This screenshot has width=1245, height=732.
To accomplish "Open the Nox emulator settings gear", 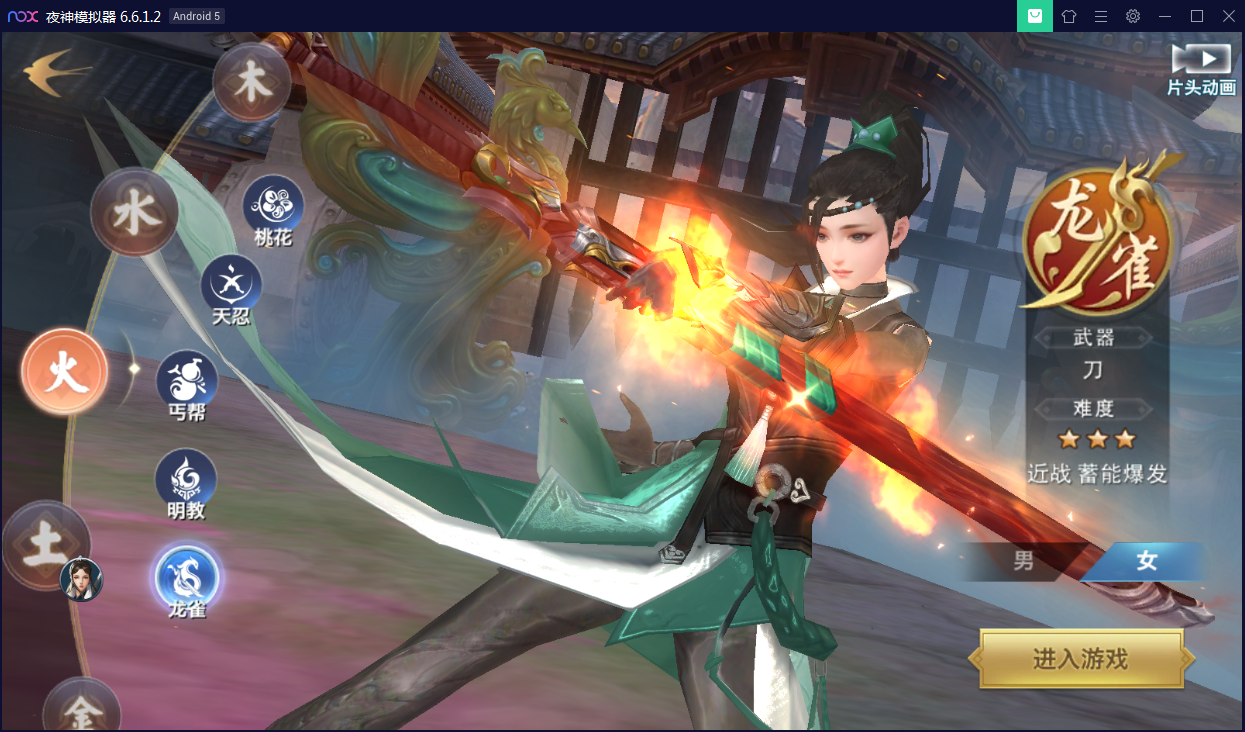I will 1133,16.
